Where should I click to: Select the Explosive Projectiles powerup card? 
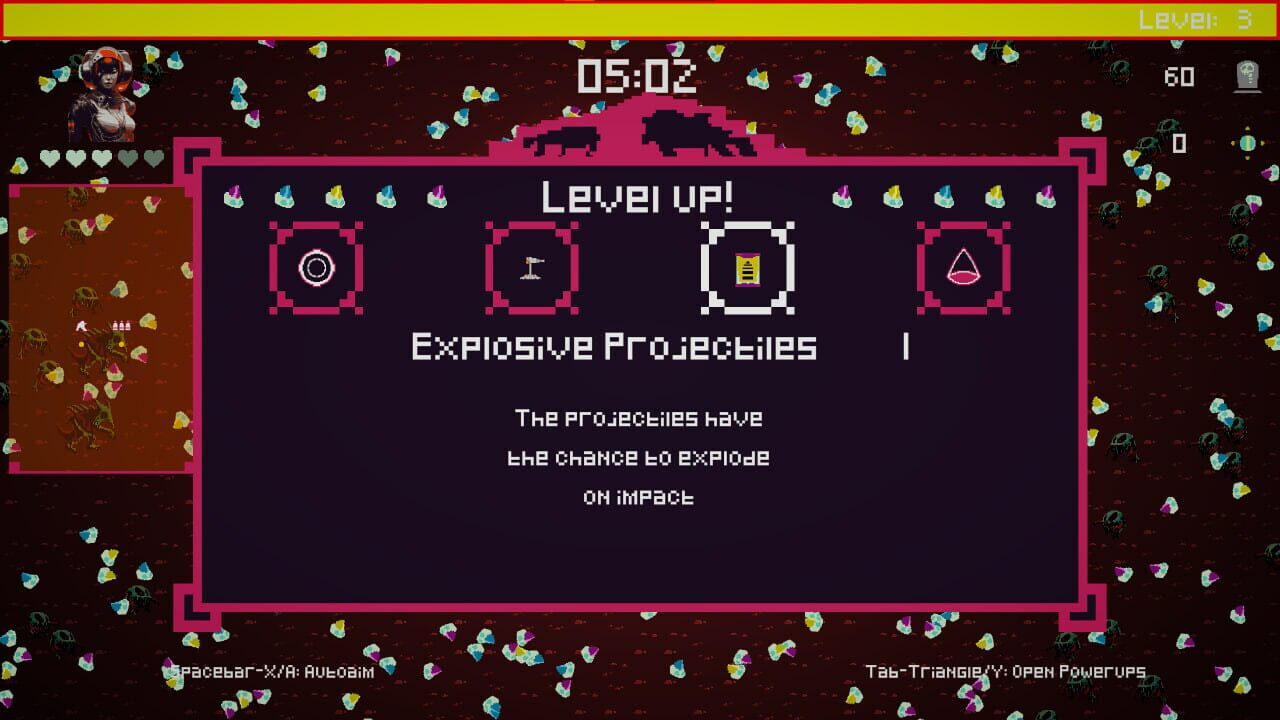point(746,267)
